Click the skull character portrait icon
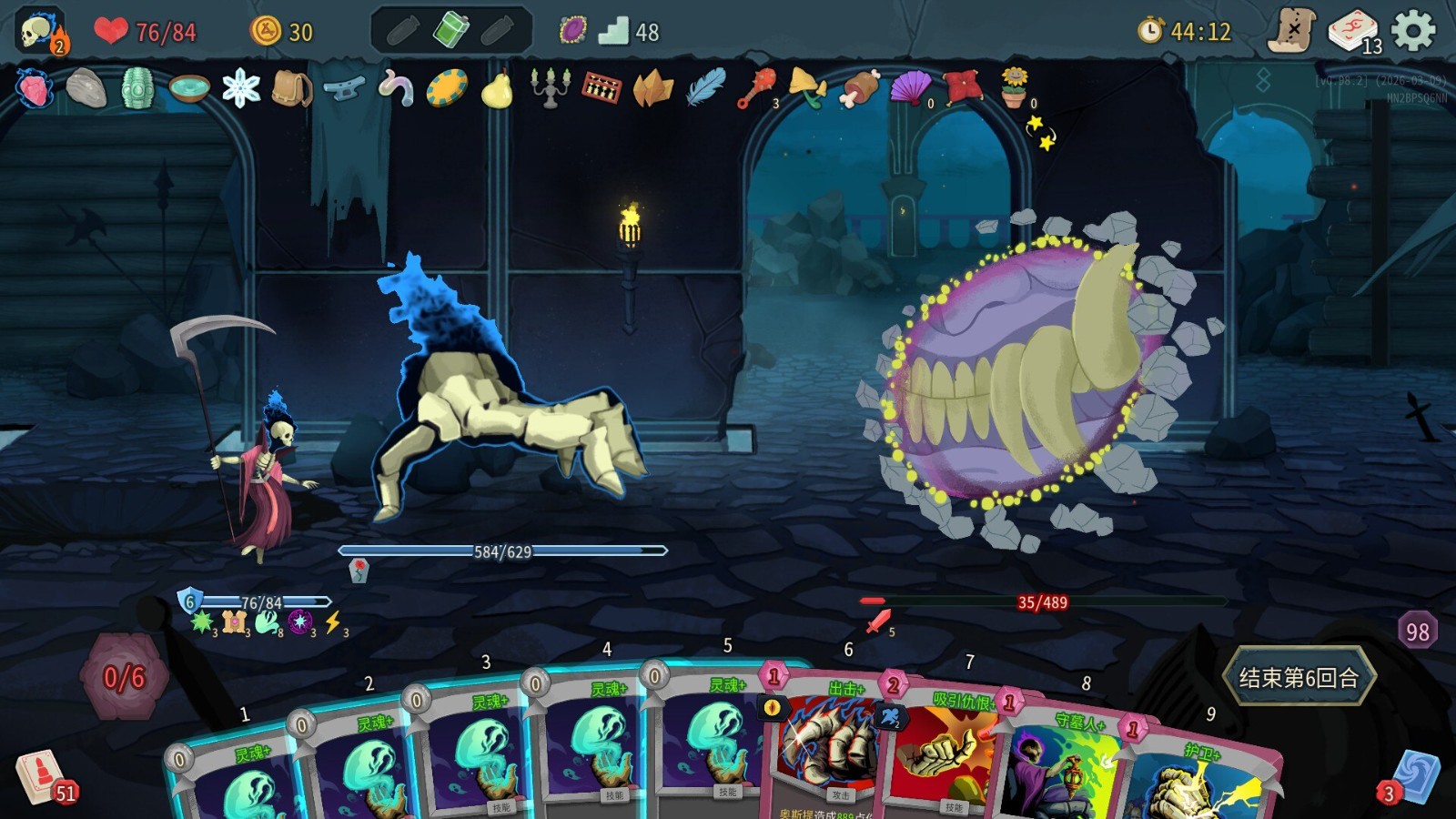1456x819 pixels. pos(38,32)
